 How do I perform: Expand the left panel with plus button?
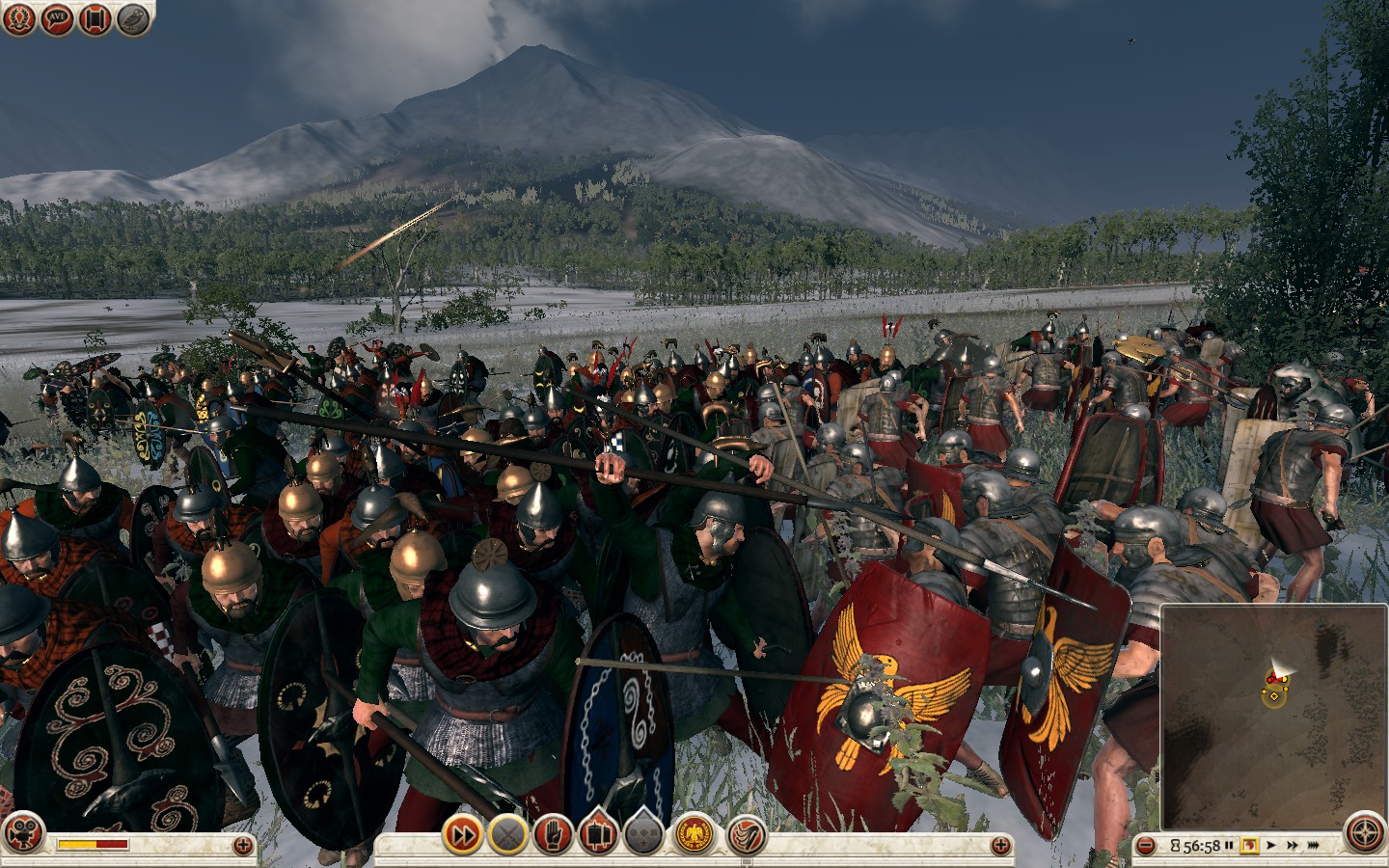pyautogui.click(x=243, y=845)
